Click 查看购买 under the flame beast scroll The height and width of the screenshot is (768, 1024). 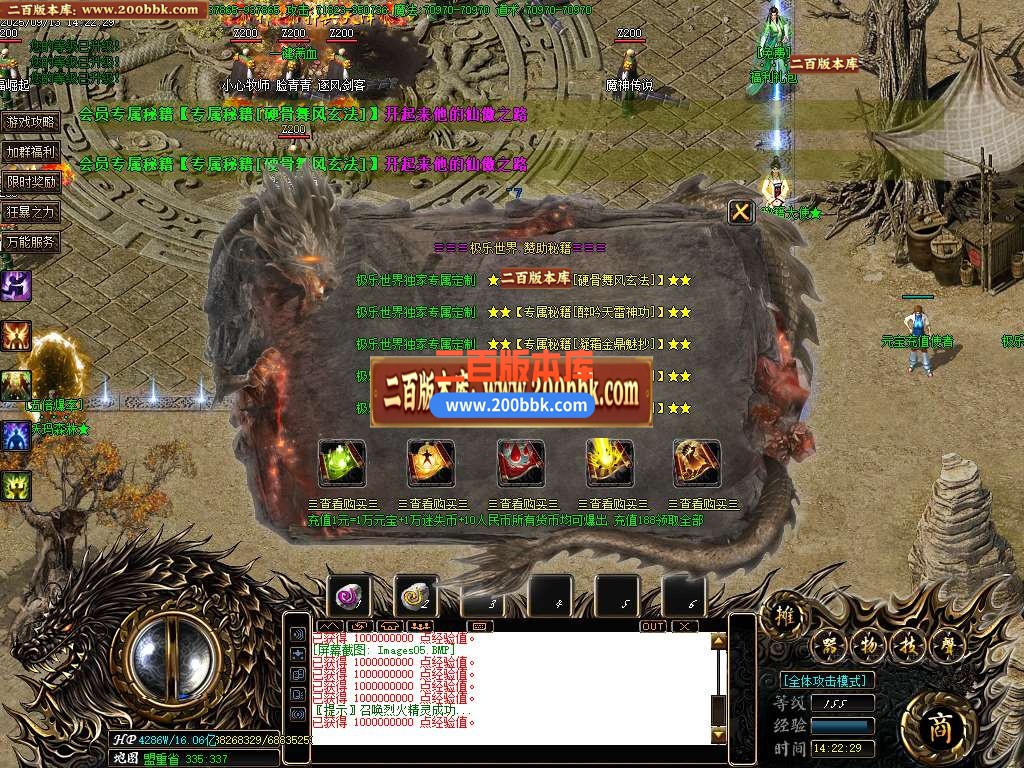click(x=702, y=505)
